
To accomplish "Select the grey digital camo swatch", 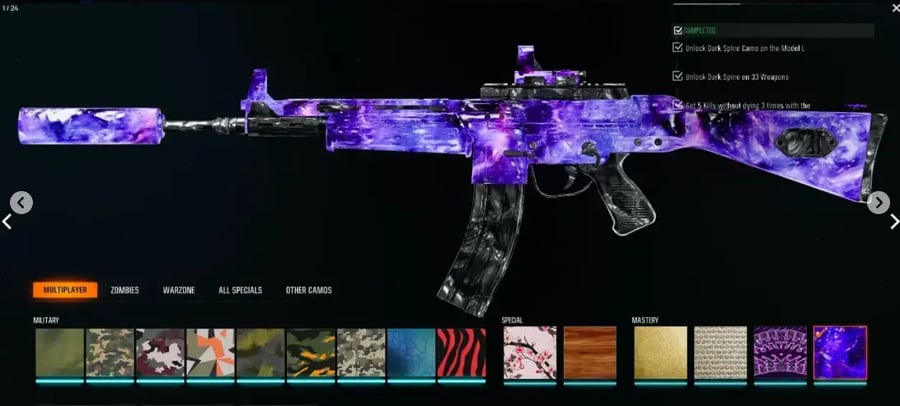I will pyautogui.click(x=361, y=352).
